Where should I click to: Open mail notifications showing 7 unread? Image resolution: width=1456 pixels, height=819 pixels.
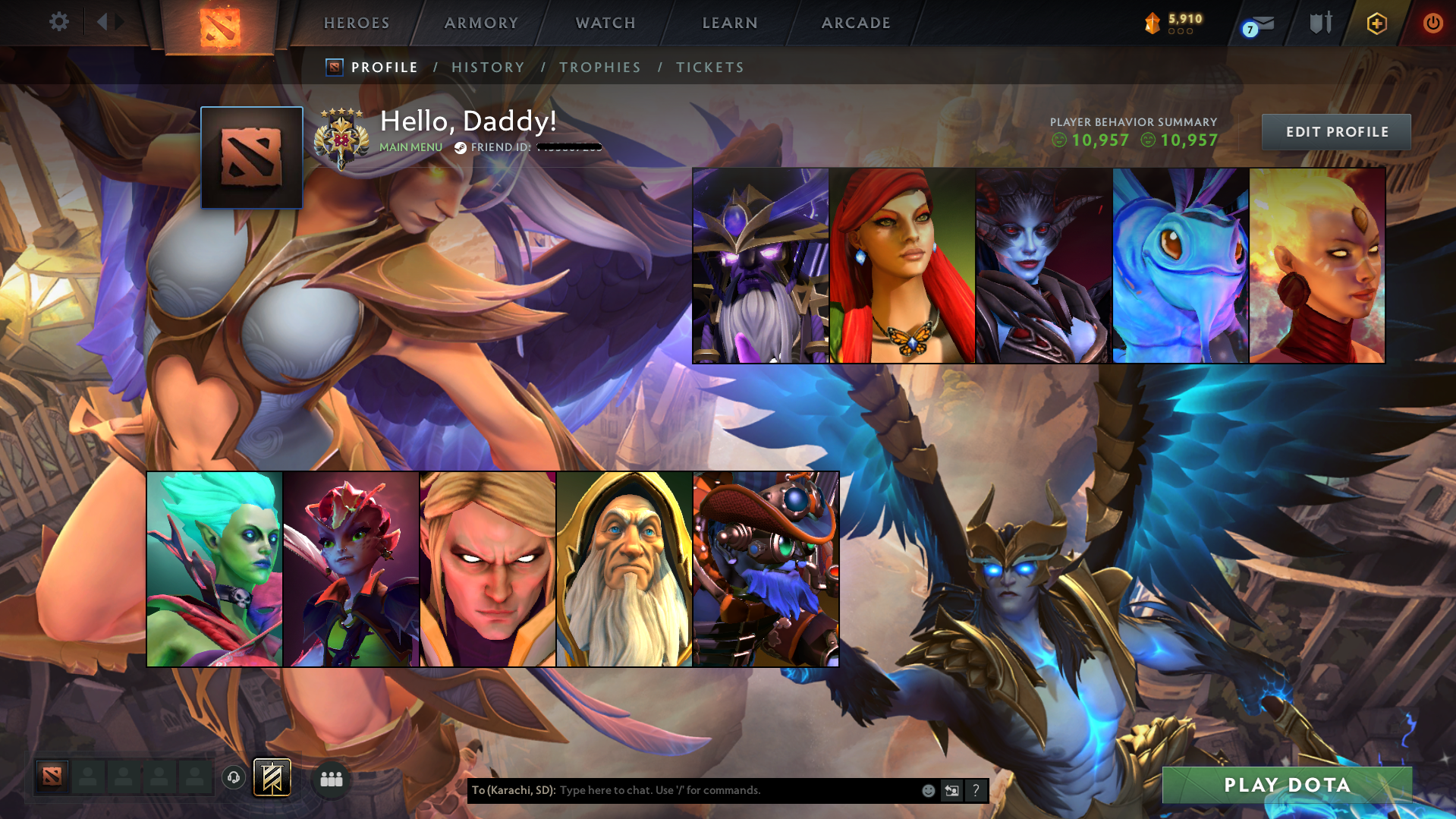pyautogui.click(x=1259, y=23)
